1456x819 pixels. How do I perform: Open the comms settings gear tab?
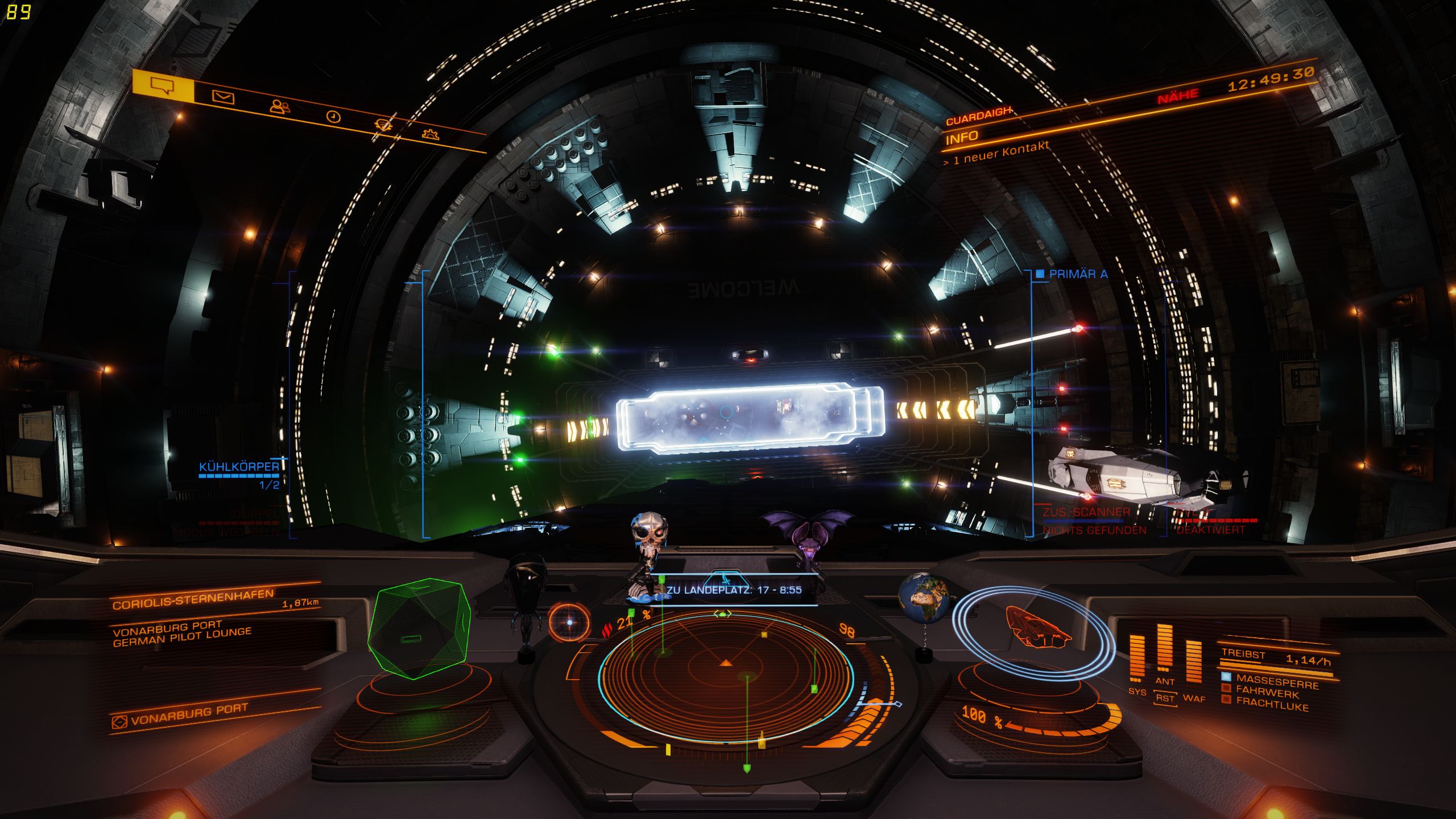pyautogui.click(x=431, y=134)
